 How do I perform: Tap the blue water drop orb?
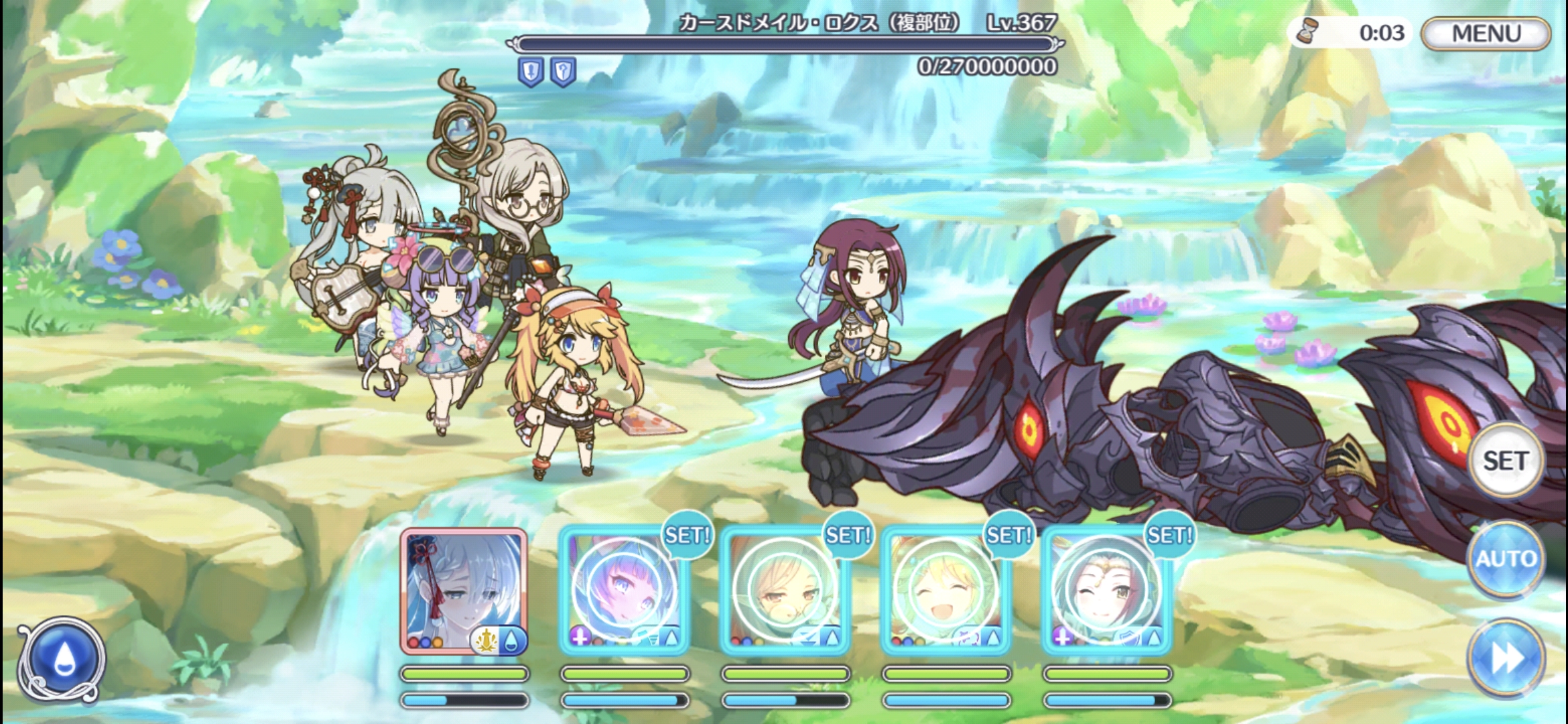coord(62,658)
